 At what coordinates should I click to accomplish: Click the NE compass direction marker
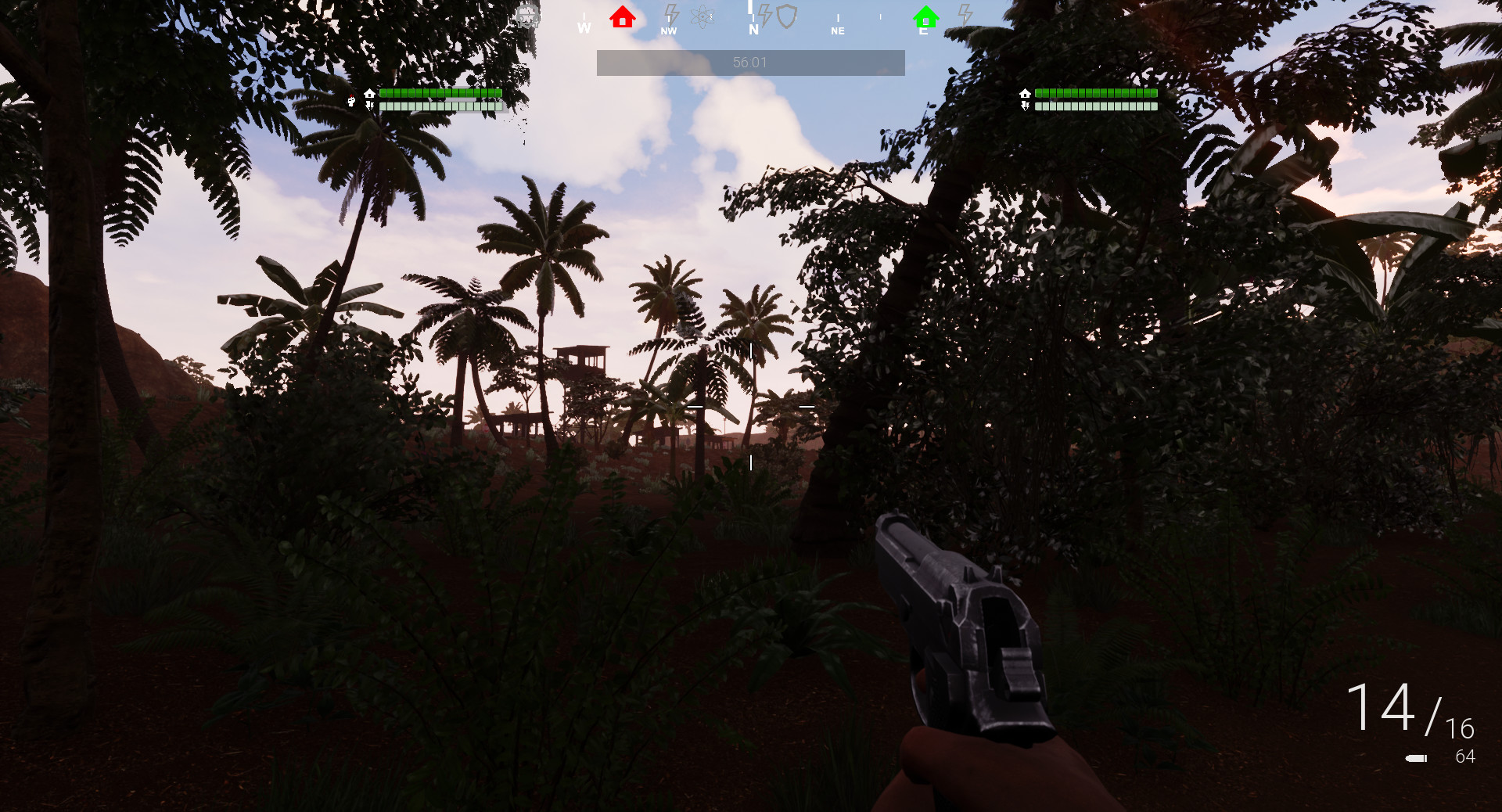(838, 32)
